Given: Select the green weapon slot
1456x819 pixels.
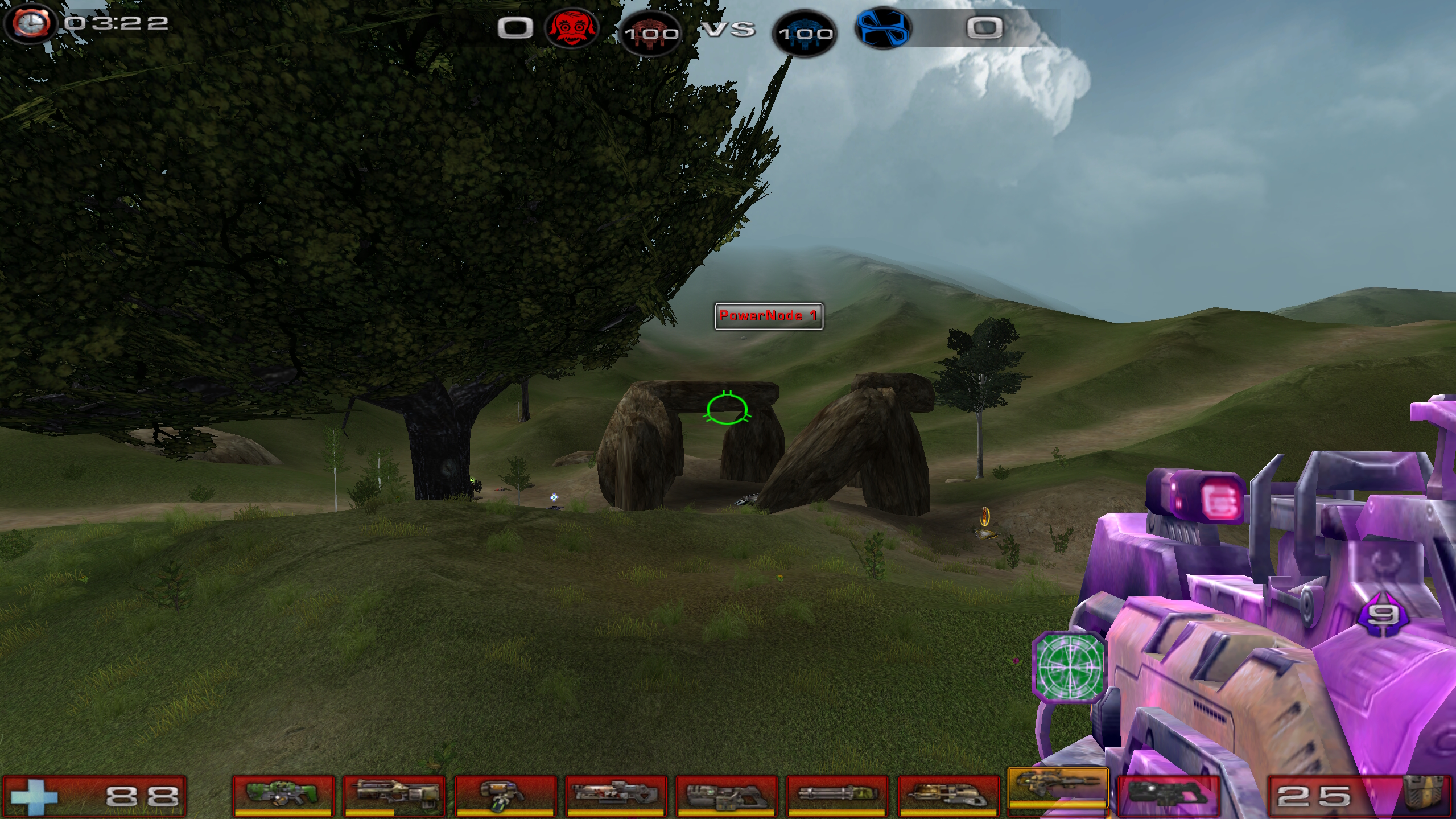Looking at the screenshot, I should [x=283, y=793].
